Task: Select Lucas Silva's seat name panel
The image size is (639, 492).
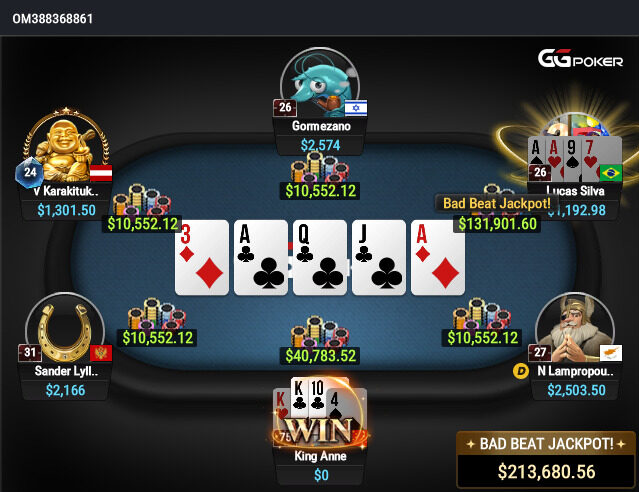Action: click(x=576, y=189)
